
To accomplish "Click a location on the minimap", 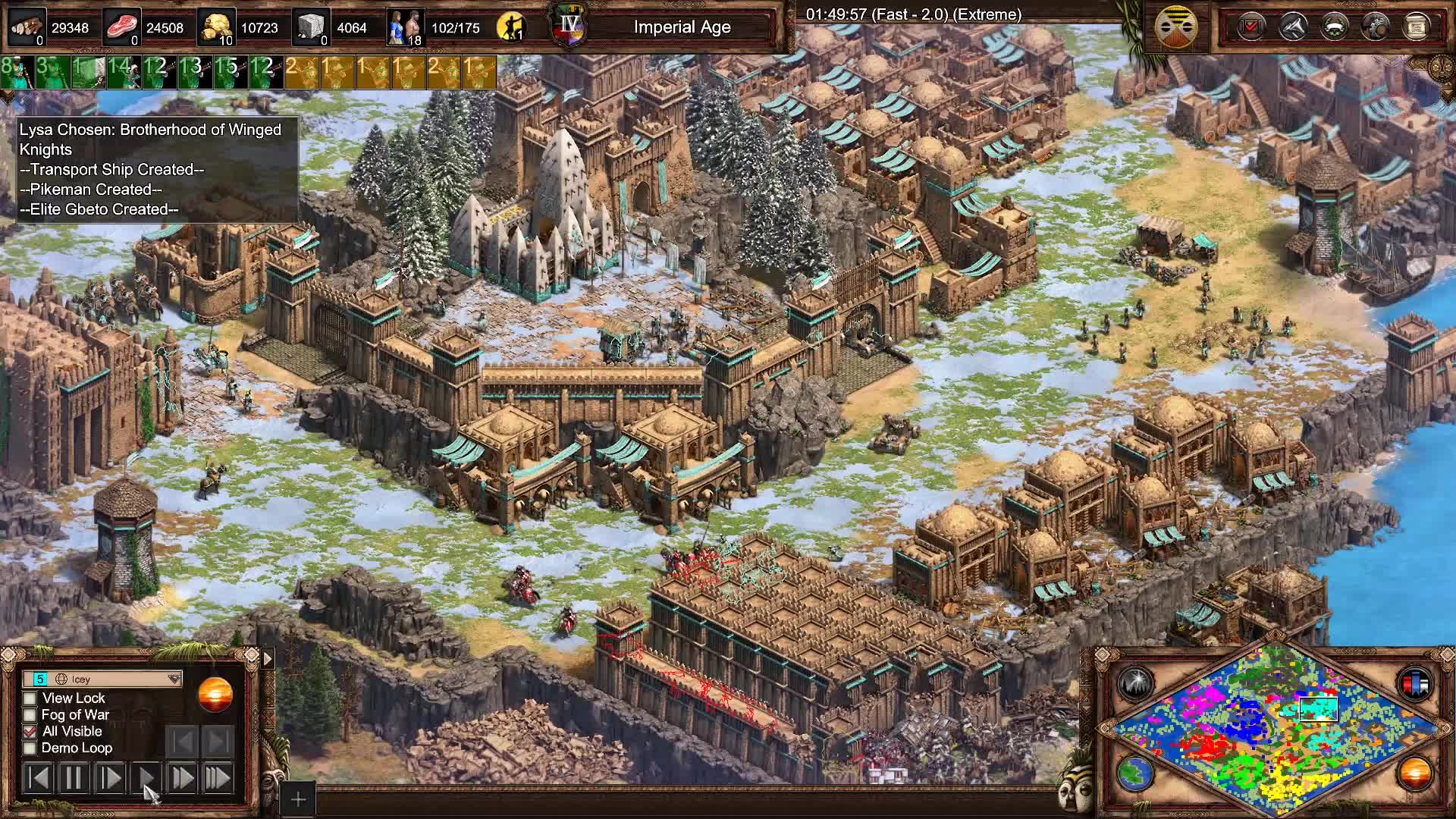I will pos(1274,728).
